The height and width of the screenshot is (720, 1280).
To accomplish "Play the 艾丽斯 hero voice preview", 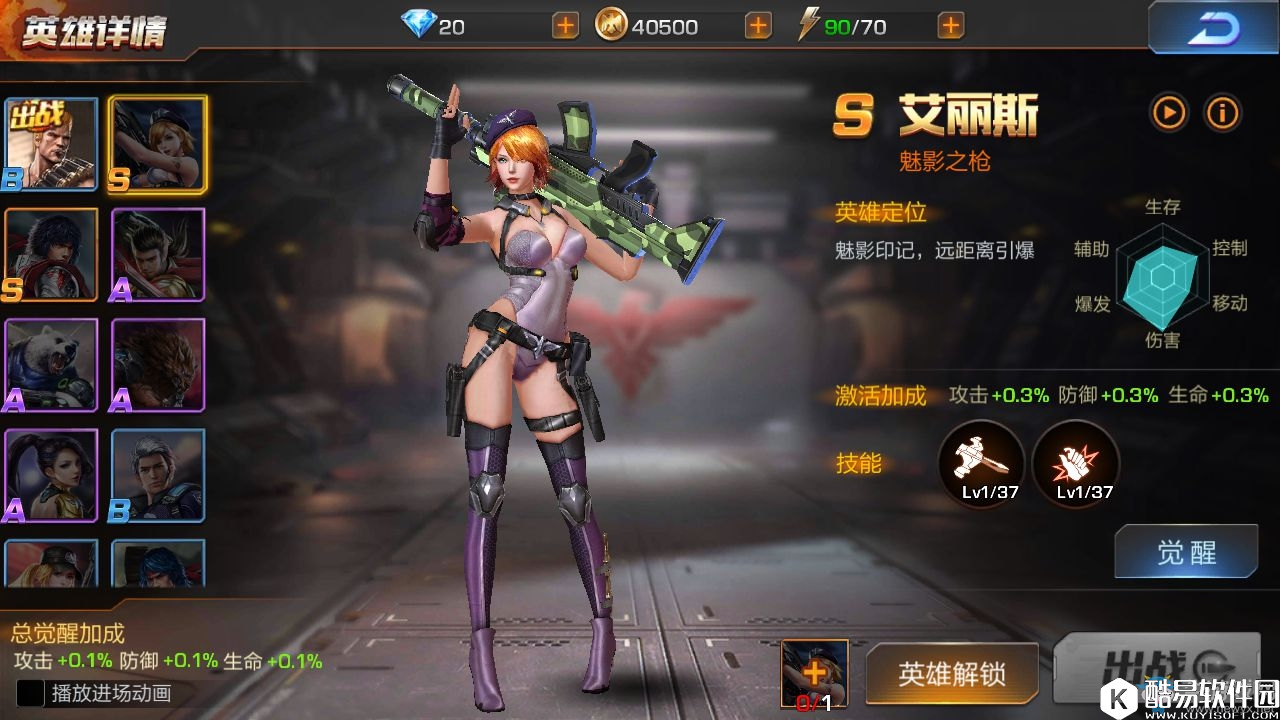I will click(x=1169, y=113).
